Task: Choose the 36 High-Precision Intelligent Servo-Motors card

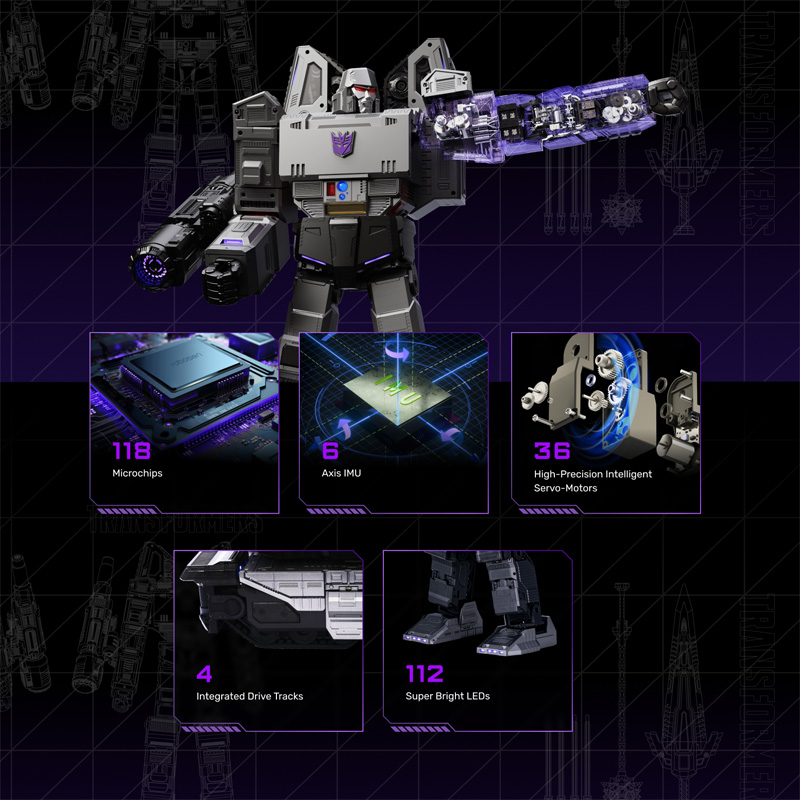Action: pyautogui.click(x=605, y=422)
